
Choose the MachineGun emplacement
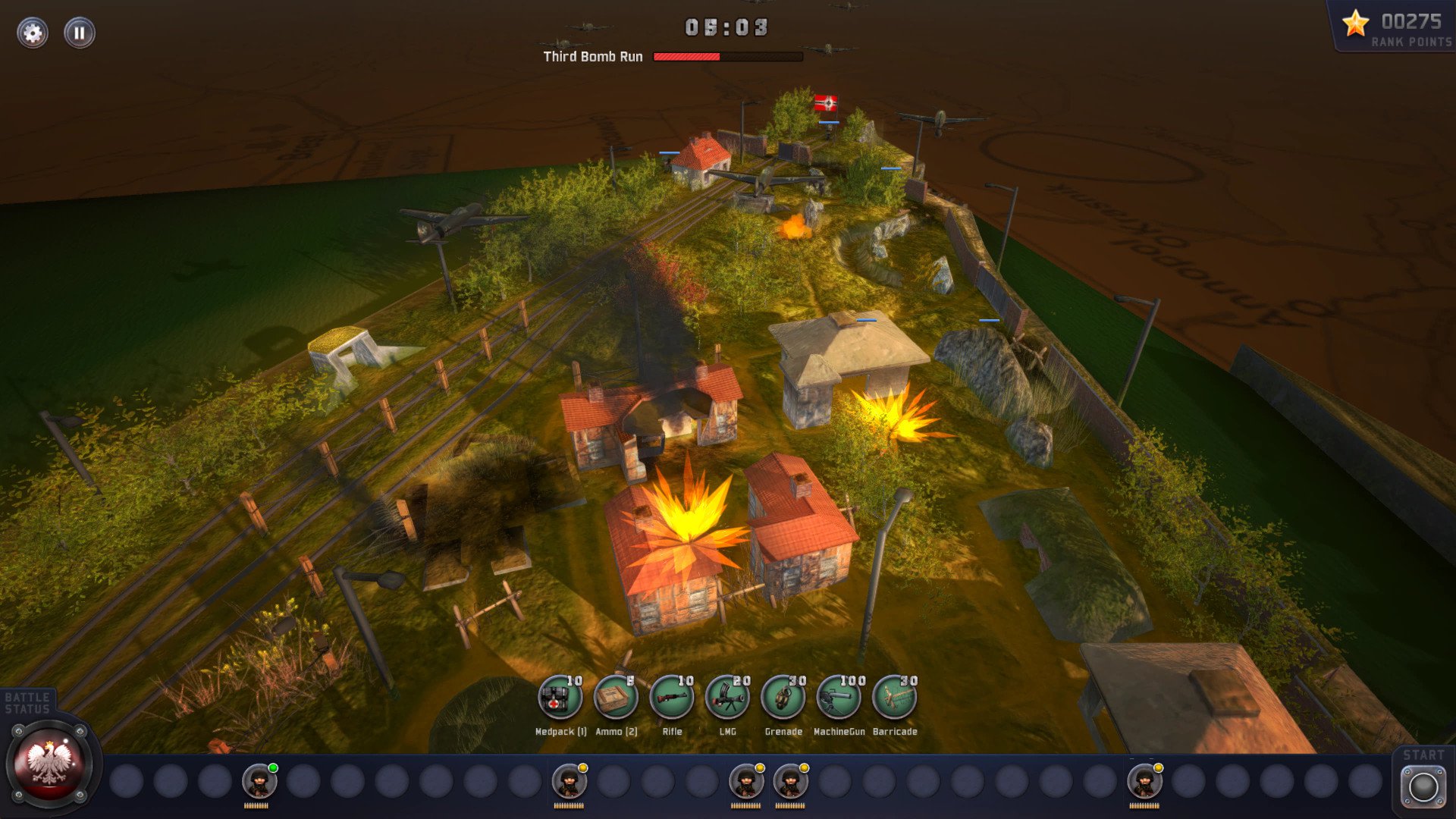point(839,698)
